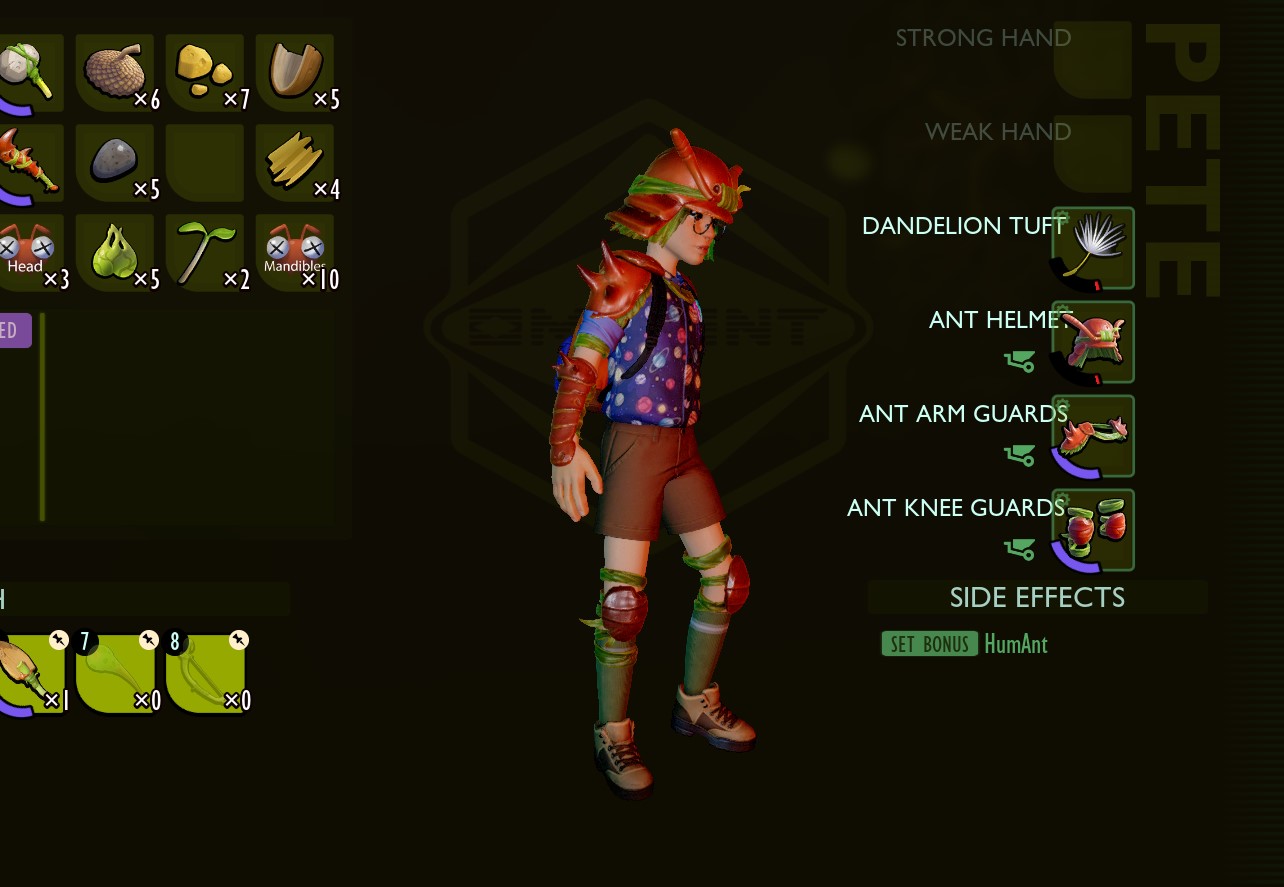Pick the pebblet in the inventory grid
This screenshot has height=887, width=1284.
[115, 162]
